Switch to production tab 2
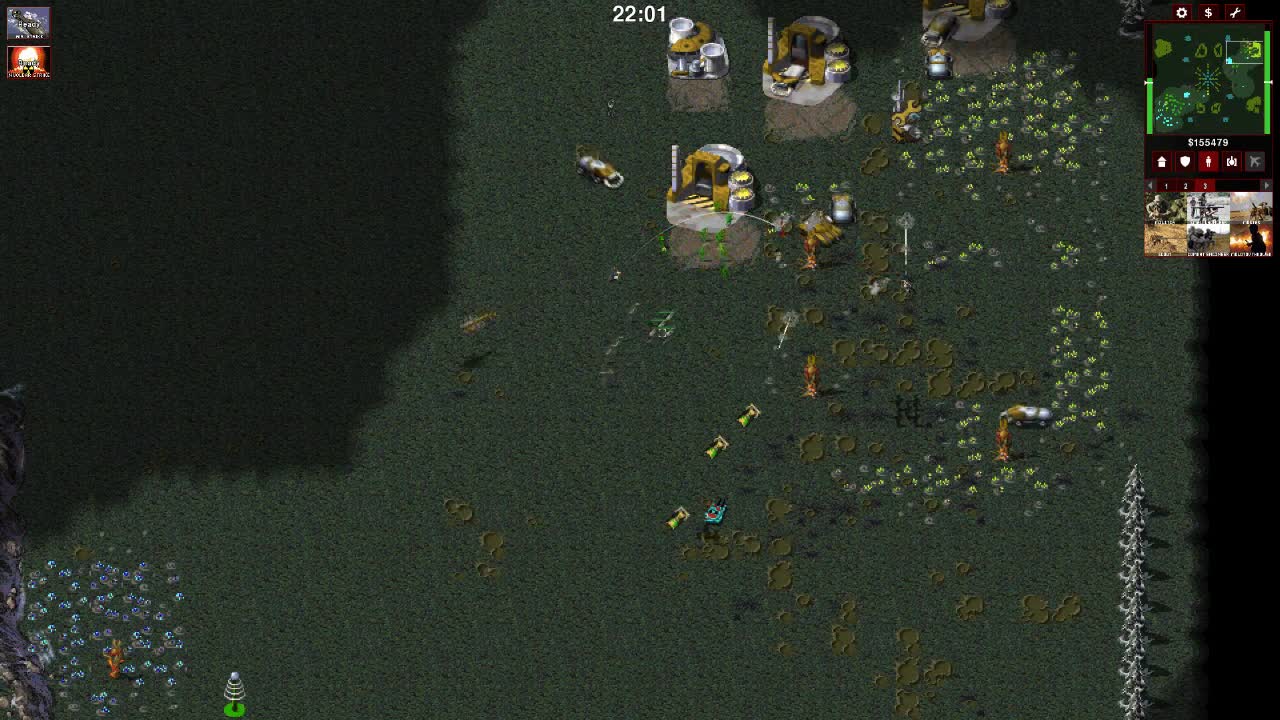Screen dimensions: 1280x720 (1185, 187)
